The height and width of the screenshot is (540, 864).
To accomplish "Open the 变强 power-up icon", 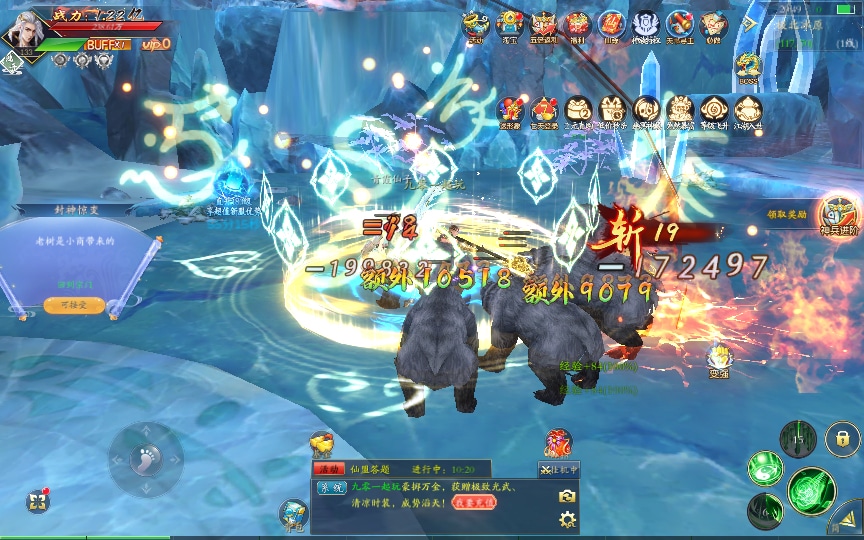I will tap(719, 360).
